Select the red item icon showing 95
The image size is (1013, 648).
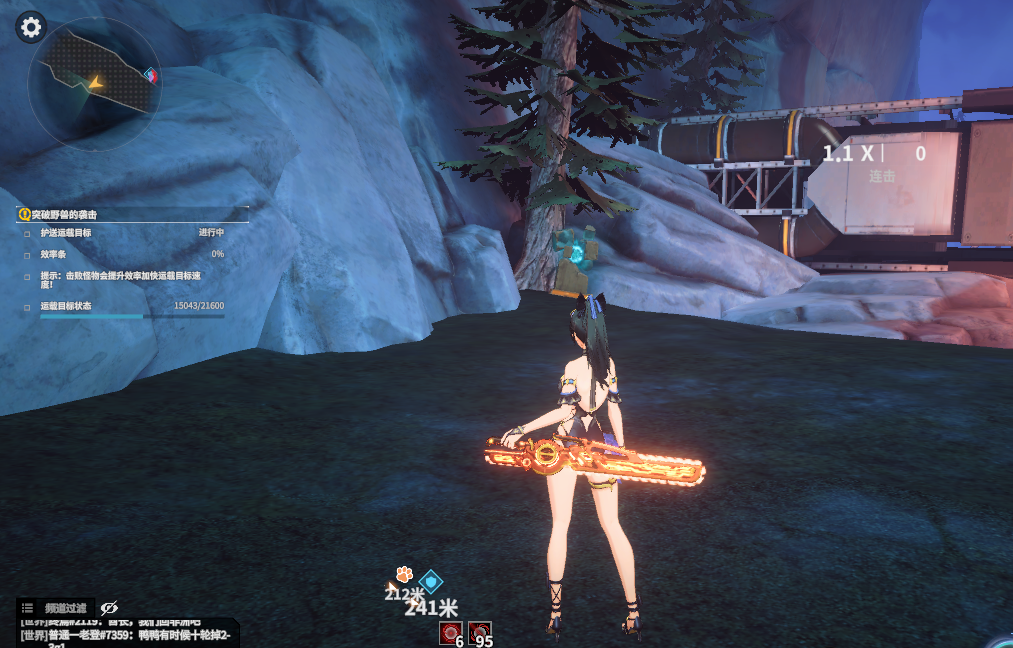480,633
